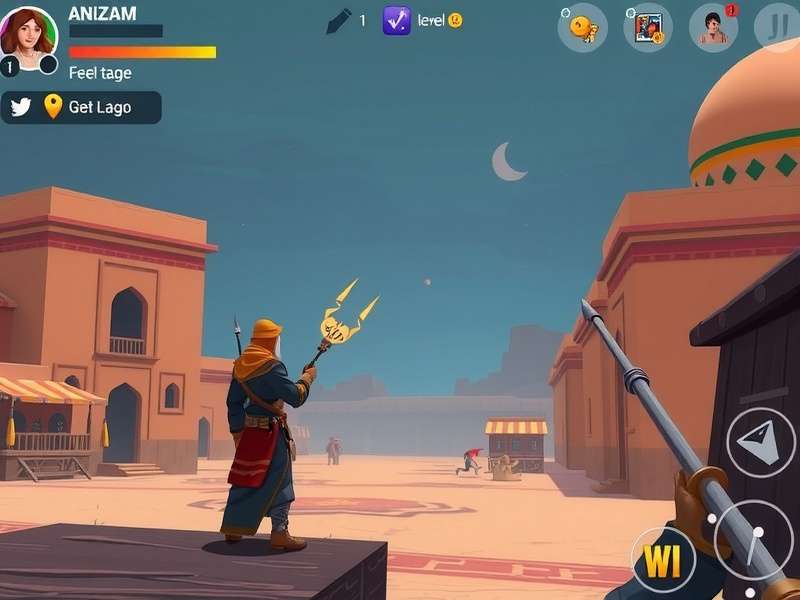Tap the triangle arrowhead action button
Viewport: 800px width, 600px height.
pos(760,442)
